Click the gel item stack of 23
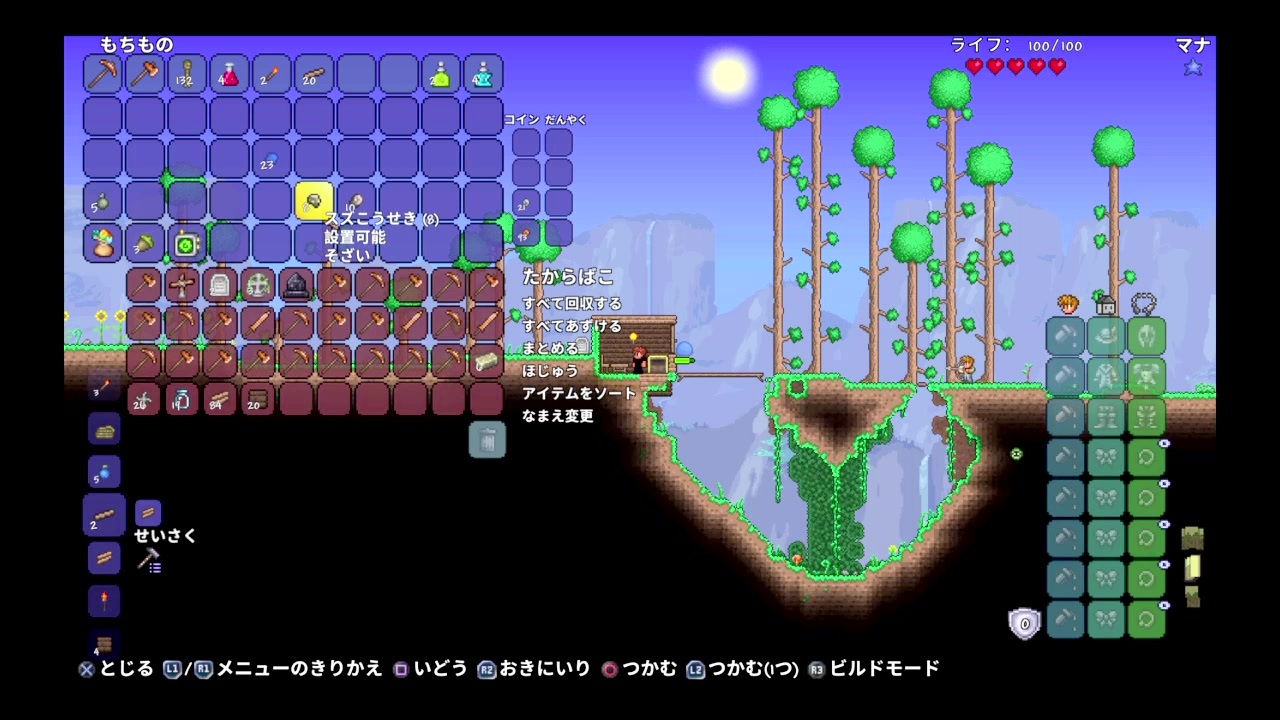 [267, 162]
